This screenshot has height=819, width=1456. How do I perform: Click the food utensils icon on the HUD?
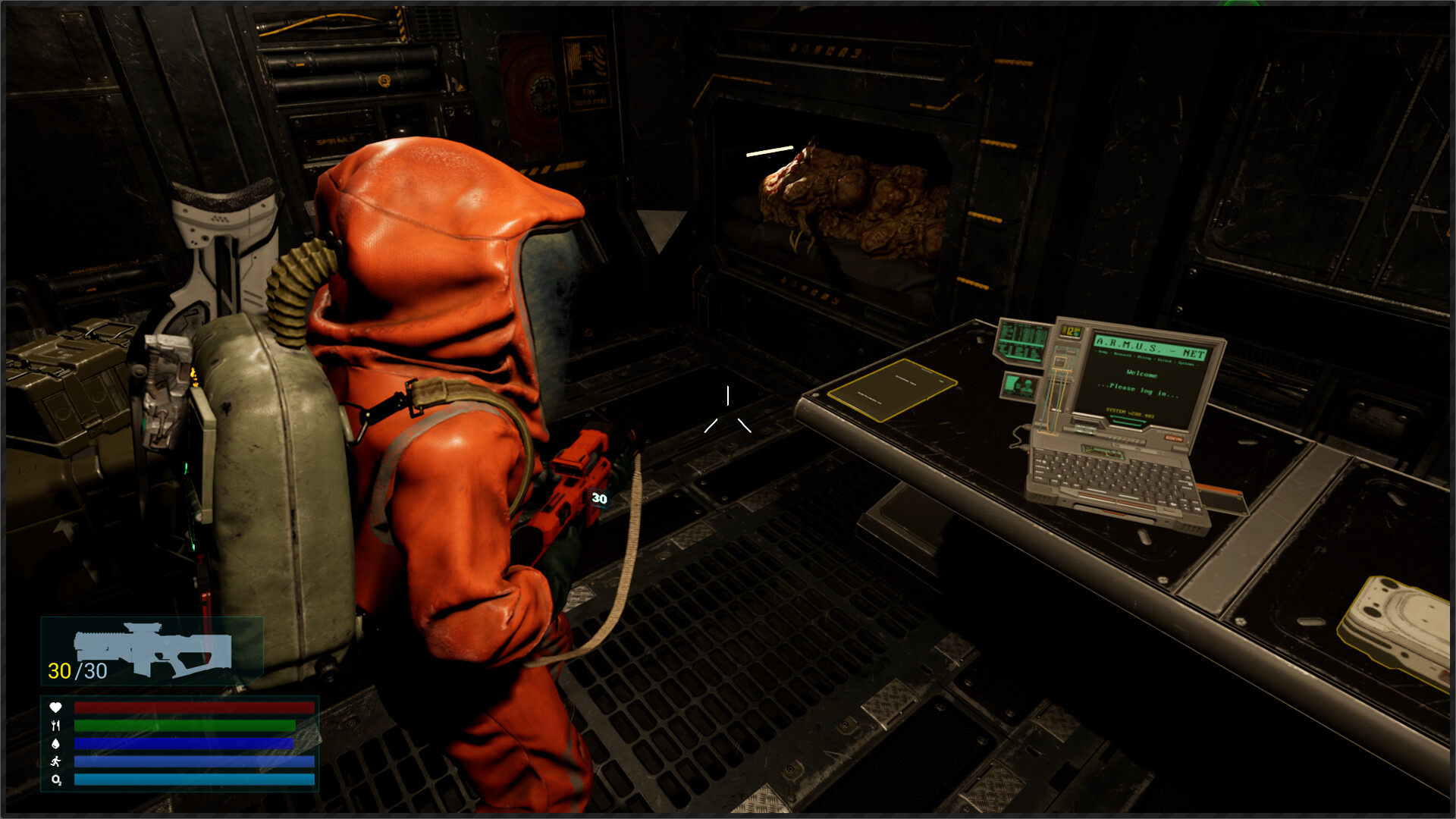pyautogui.click(x=56, y=725)
